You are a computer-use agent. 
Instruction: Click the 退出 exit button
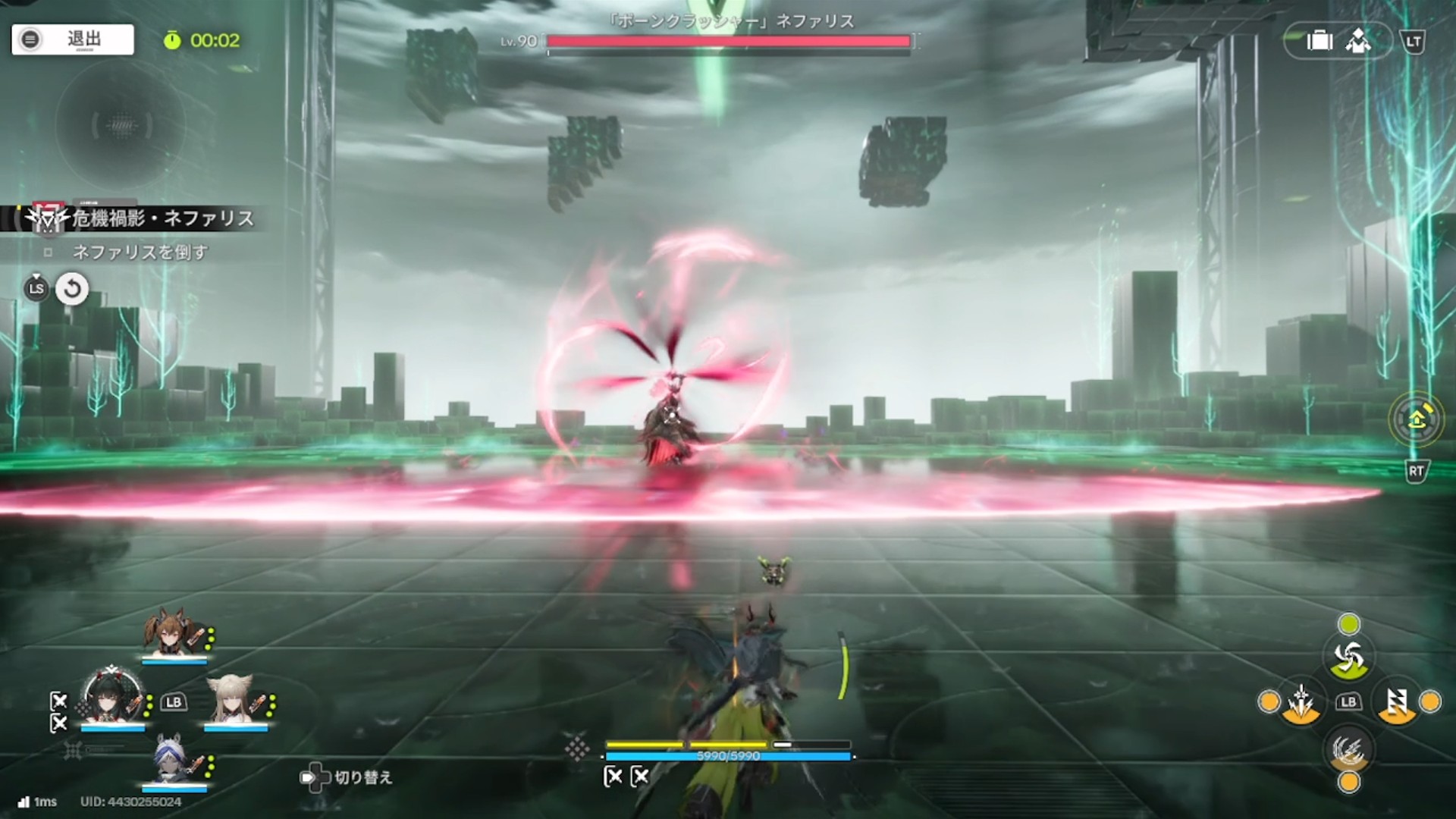point(73,39)
